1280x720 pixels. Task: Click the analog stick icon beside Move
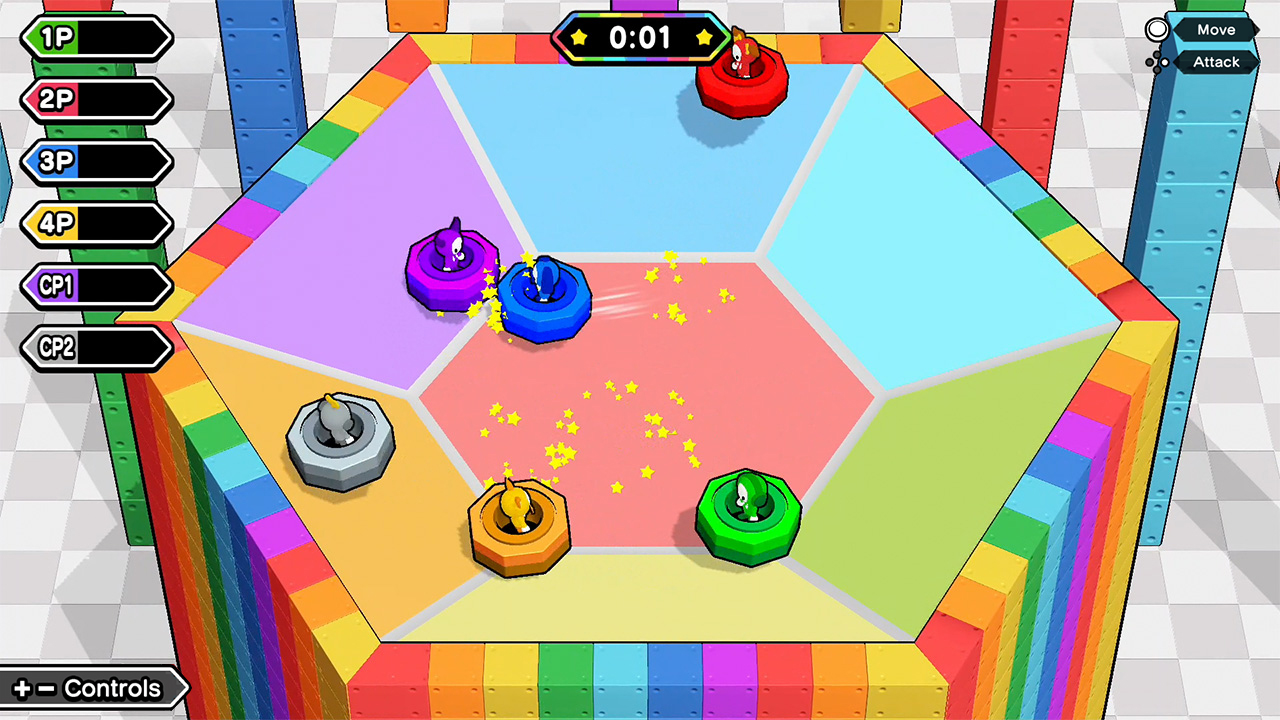click(x=1156, y=29)
